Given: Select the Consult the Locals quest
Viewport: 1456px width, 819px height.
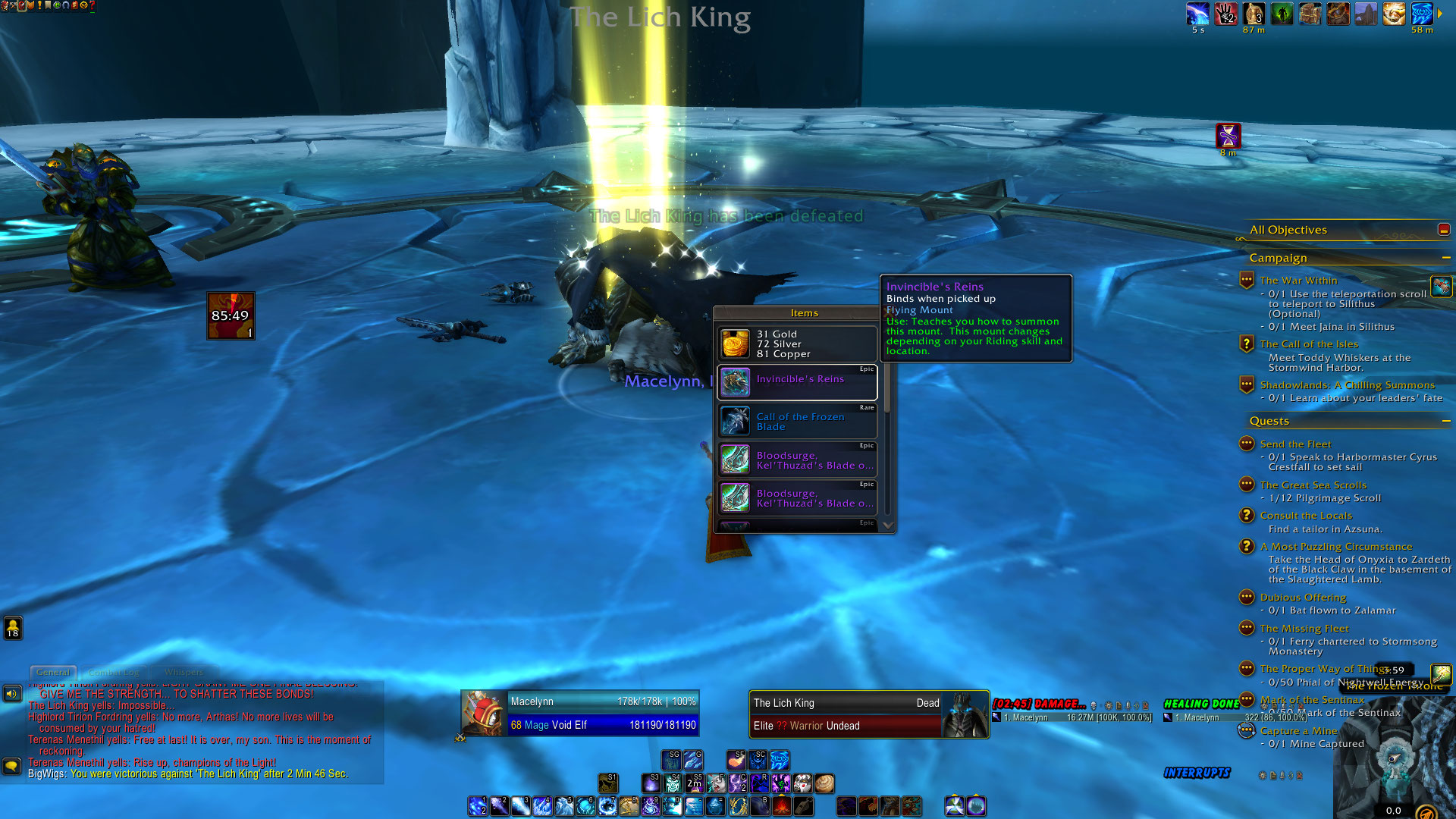Looking at the screenshot, I should tap(1306, 516).
